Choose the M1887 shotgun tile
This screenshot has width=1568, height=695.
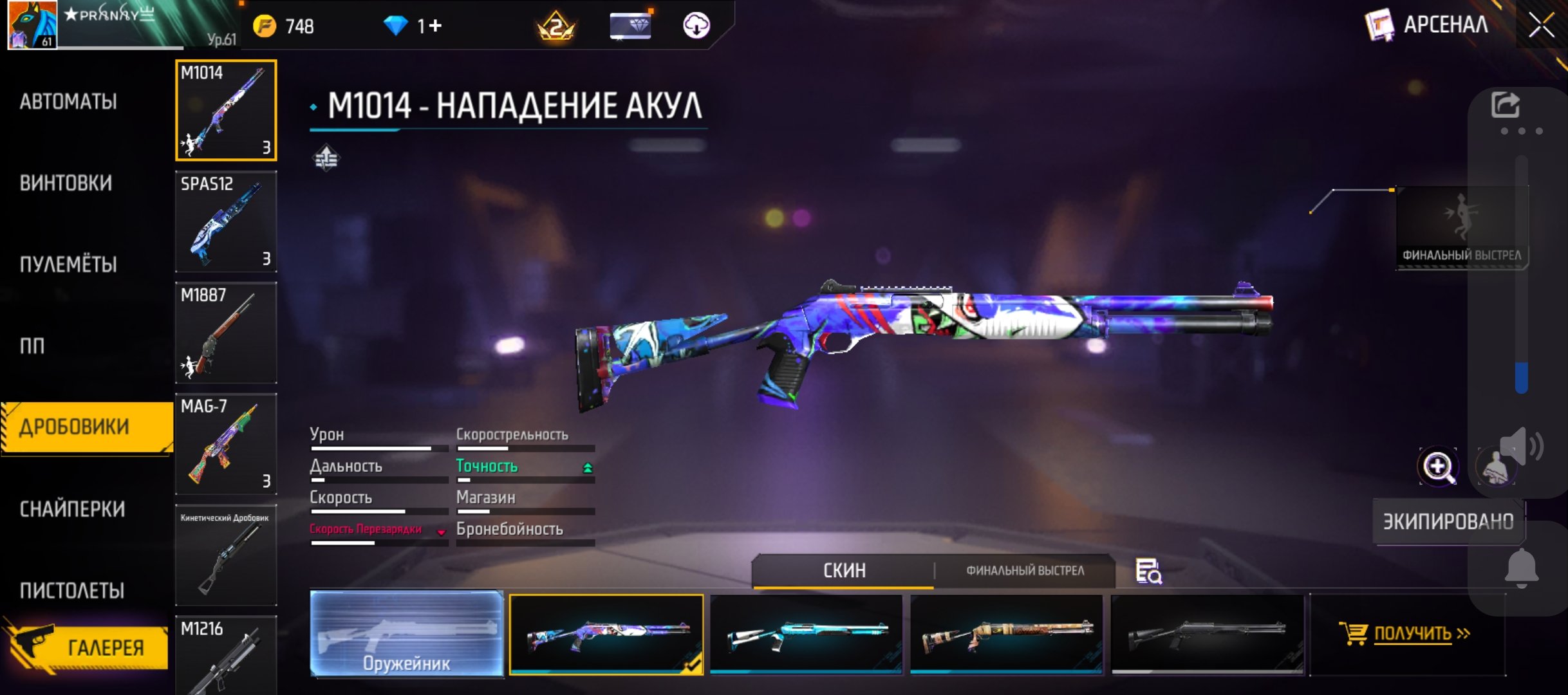point(226,333)
